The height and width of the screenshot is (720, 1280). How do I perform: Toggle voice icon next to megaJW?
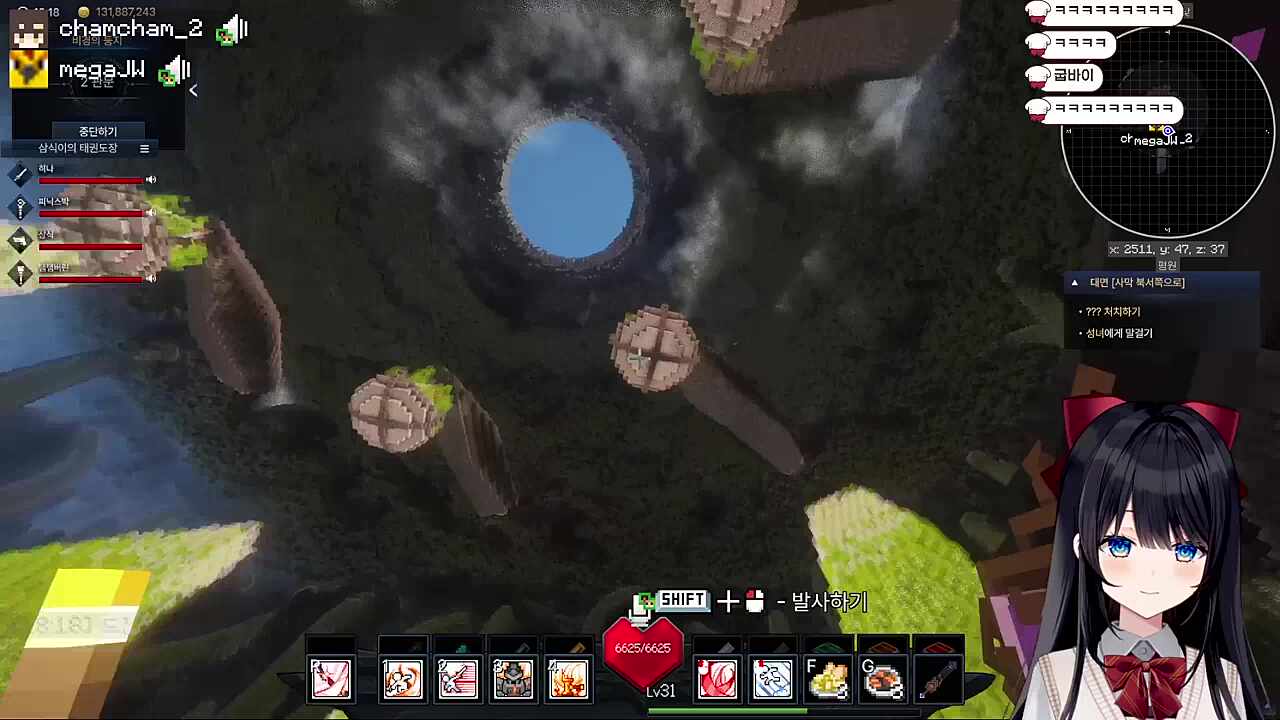176,70
